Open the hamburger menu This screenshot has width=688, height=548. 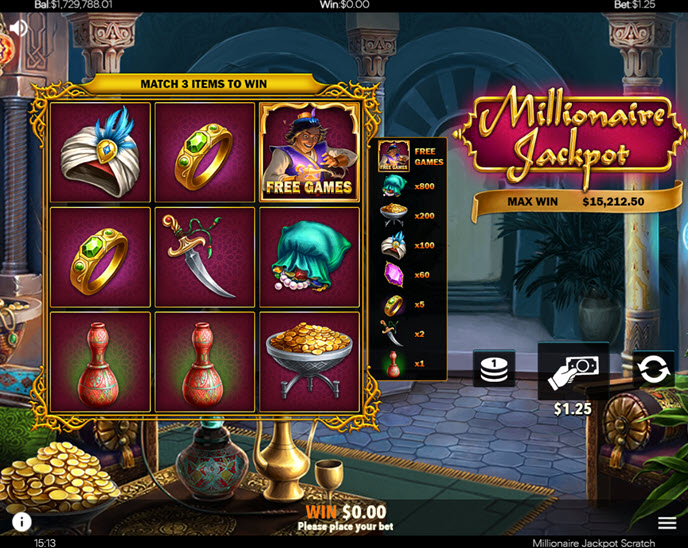coord(667,522)
